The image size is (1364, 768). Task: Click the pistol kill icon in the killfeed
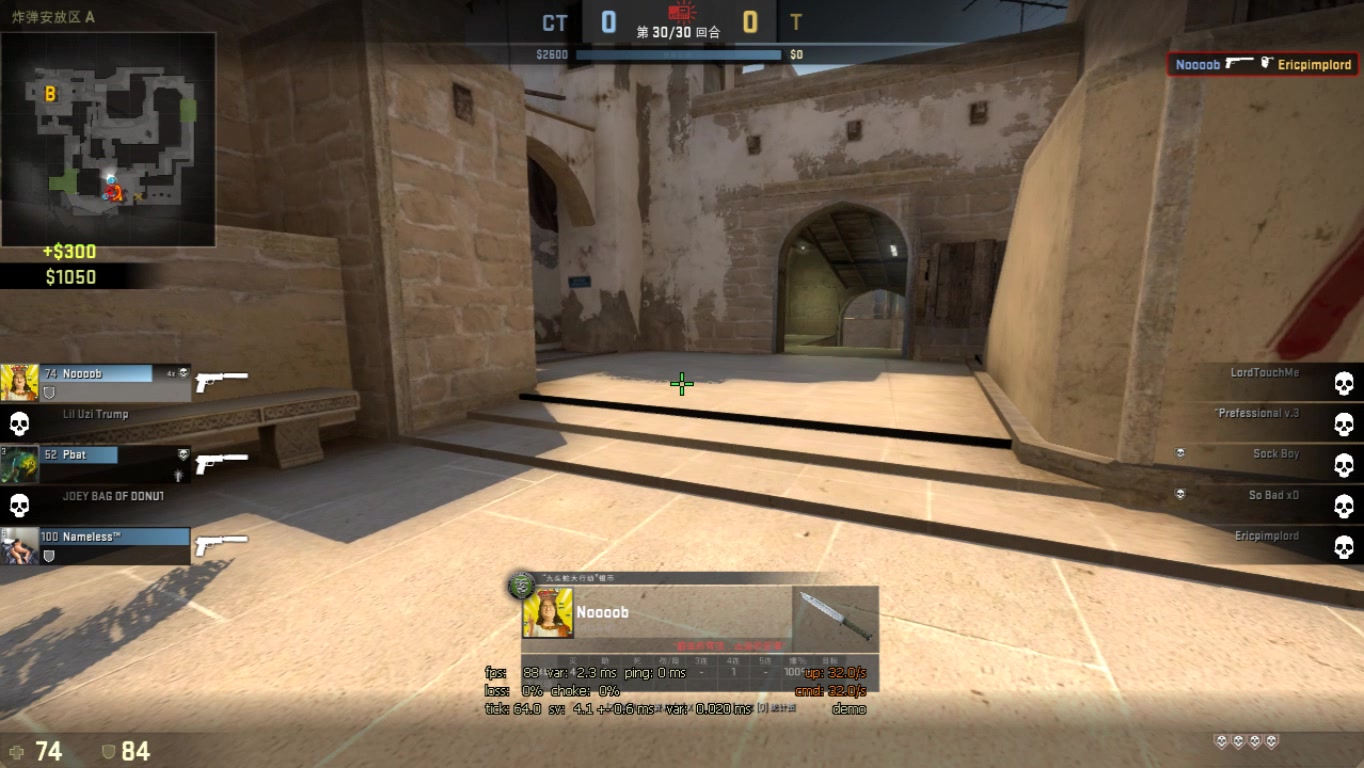[x=1241, y=63]
